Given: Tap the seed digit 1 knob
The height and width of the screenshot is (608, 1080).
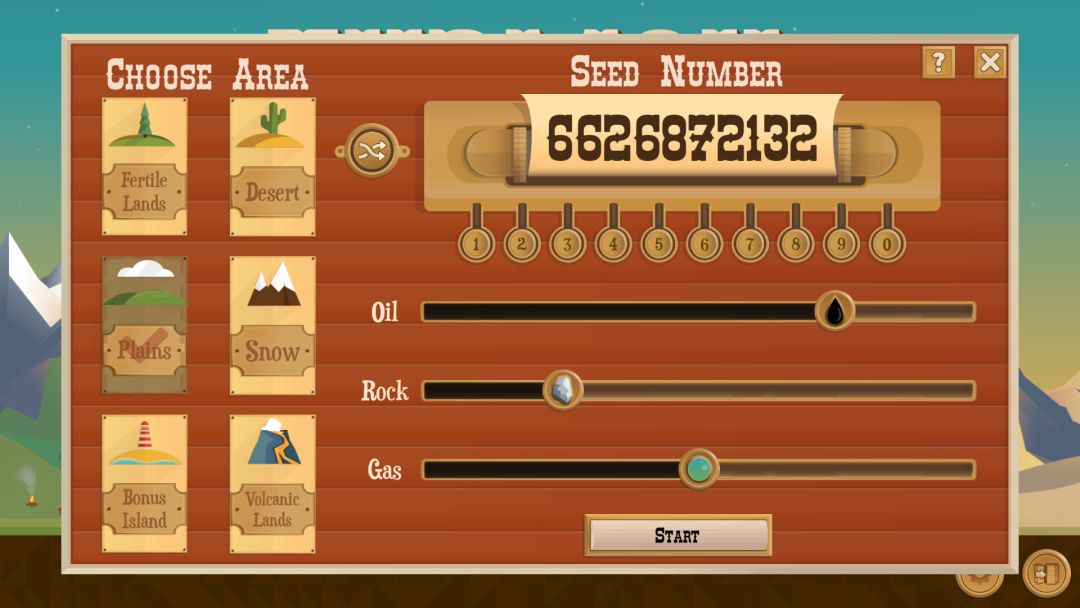Looking at the screenshot, I should coord(476,243).
